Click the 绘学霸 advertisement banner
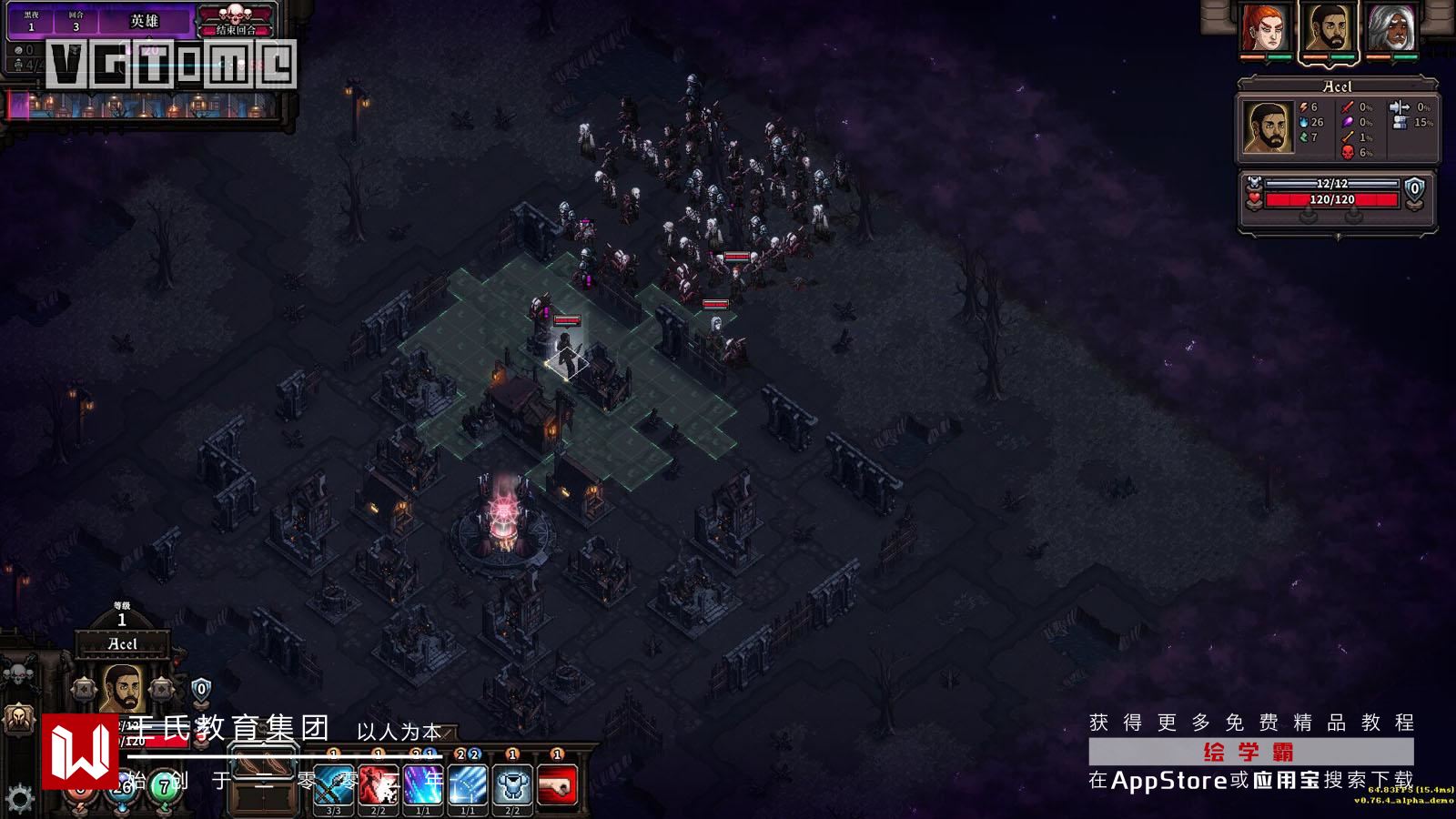The height and width of the screenshot is (819, 1456). tap(1250, 752)
